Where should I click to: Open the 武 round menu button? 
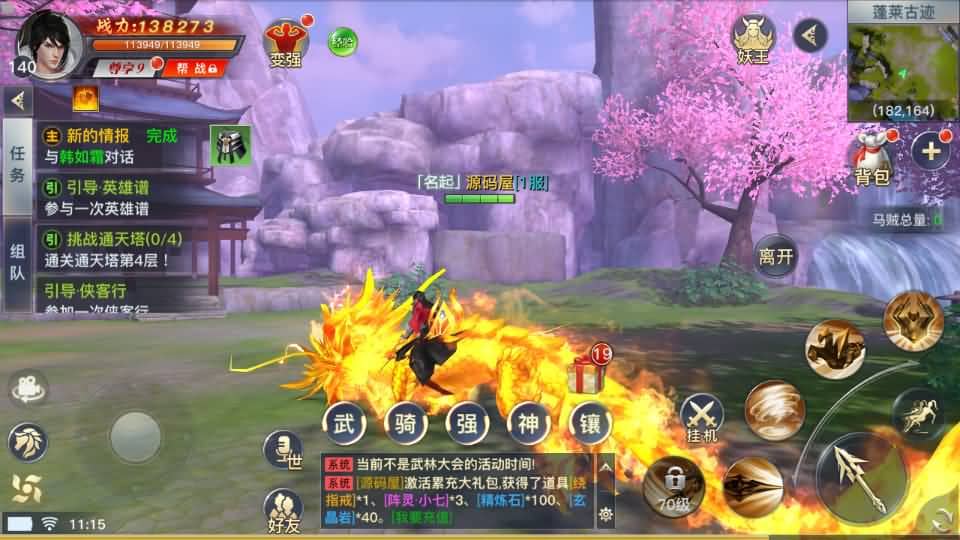click(343, 422)
